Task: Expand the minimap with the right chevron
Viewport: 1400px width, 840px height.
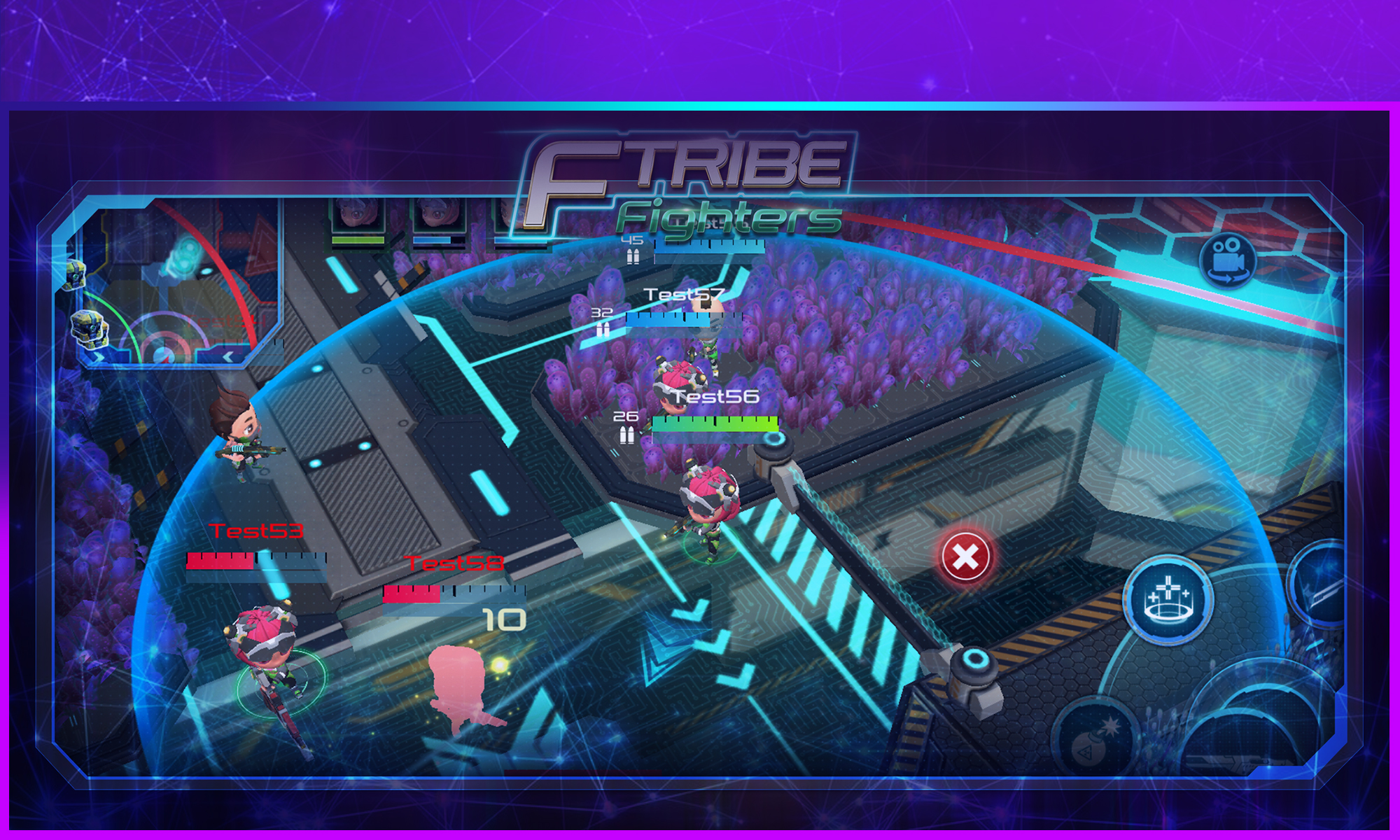Action: pyautogui.click(x=98, y=356)
